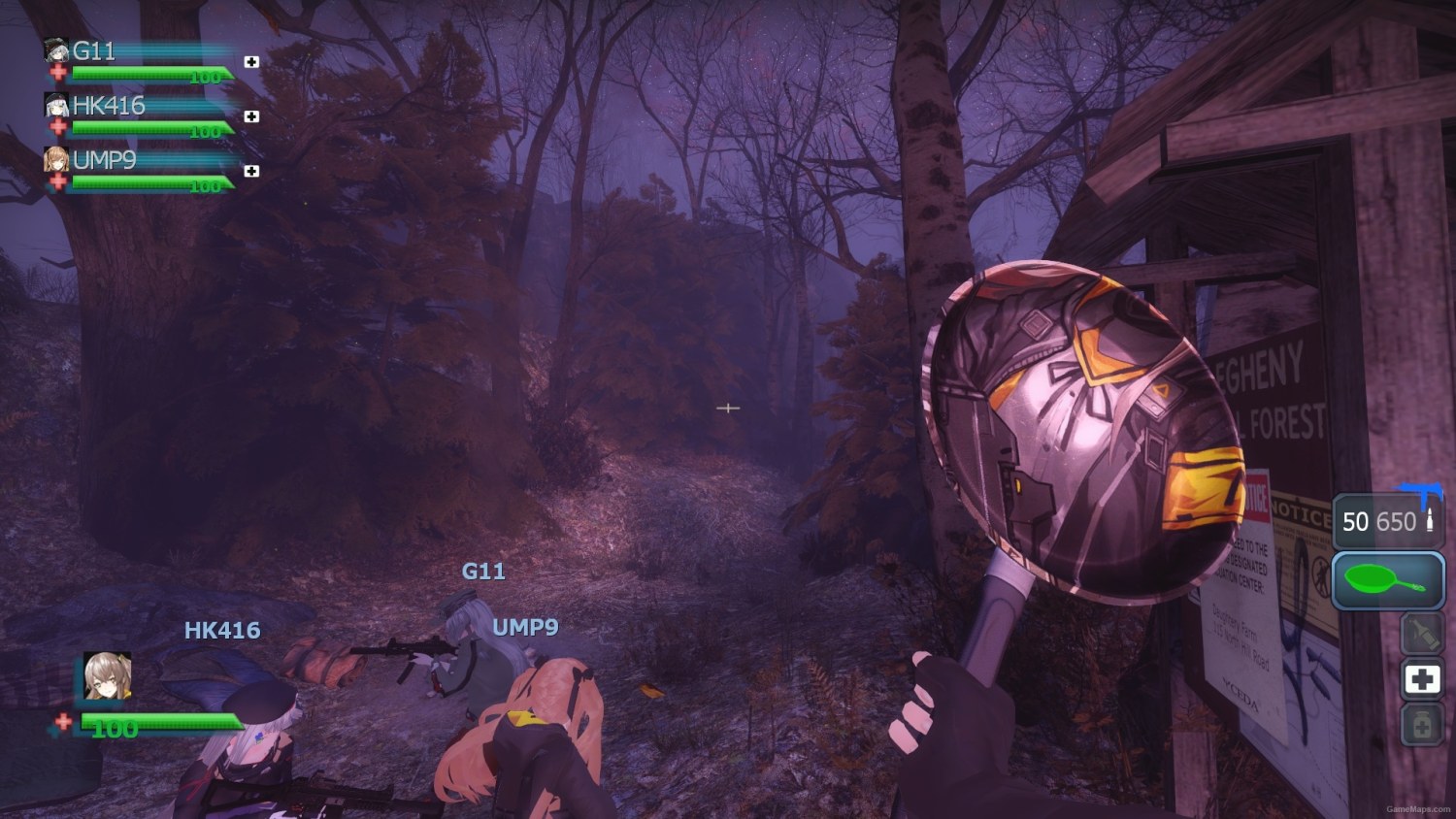Select the green frying pan melee slot
1456x819 pixels.
point(1387,580)
